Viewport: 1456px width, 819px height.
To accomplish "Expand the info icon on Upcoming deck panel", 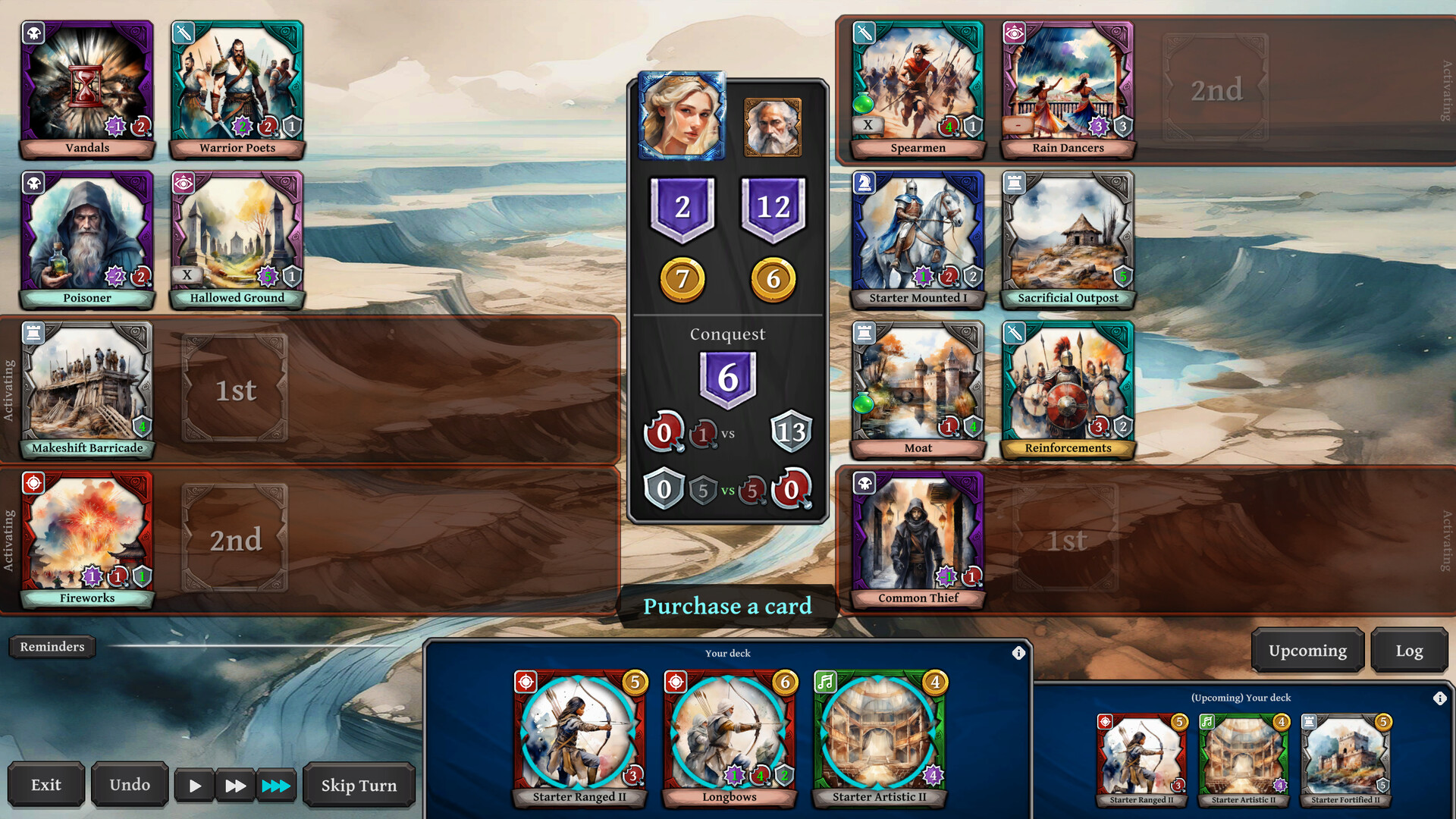I will tap(1440, 698).
